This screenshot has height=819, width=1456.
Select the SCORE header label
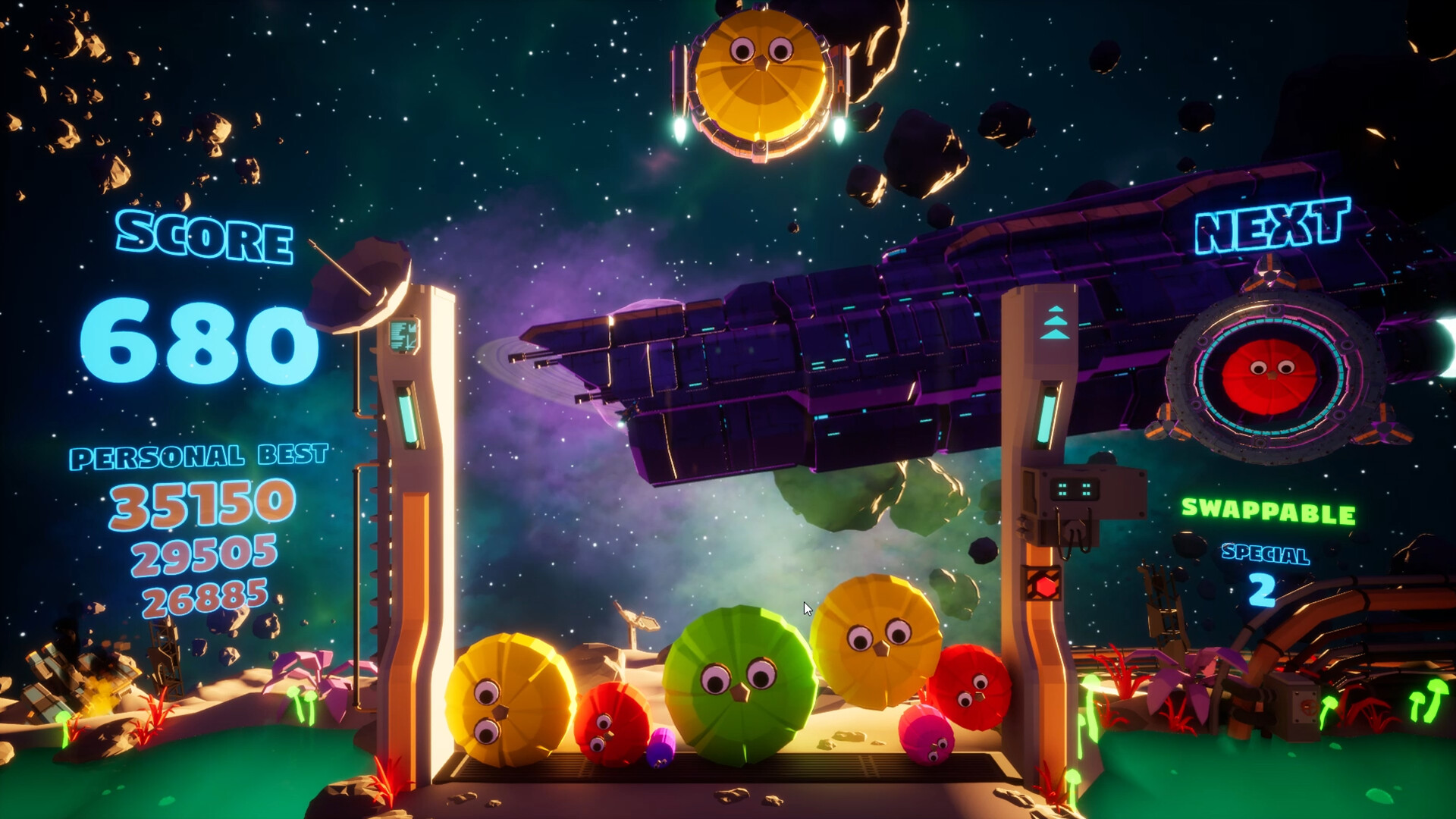coord(205,237)
